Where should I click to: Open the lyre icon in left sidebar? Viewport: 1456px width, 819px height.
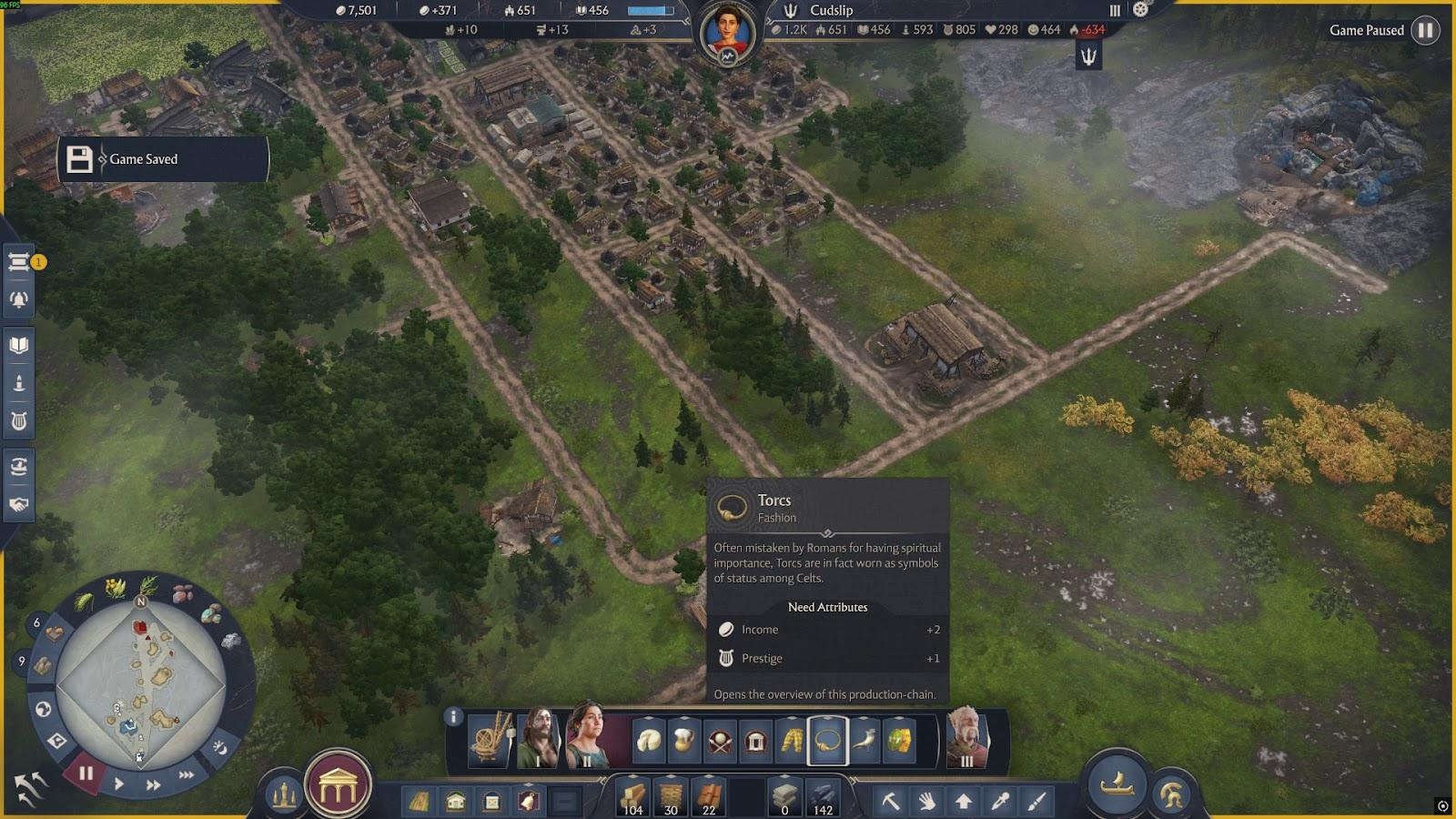coord(19,421)
